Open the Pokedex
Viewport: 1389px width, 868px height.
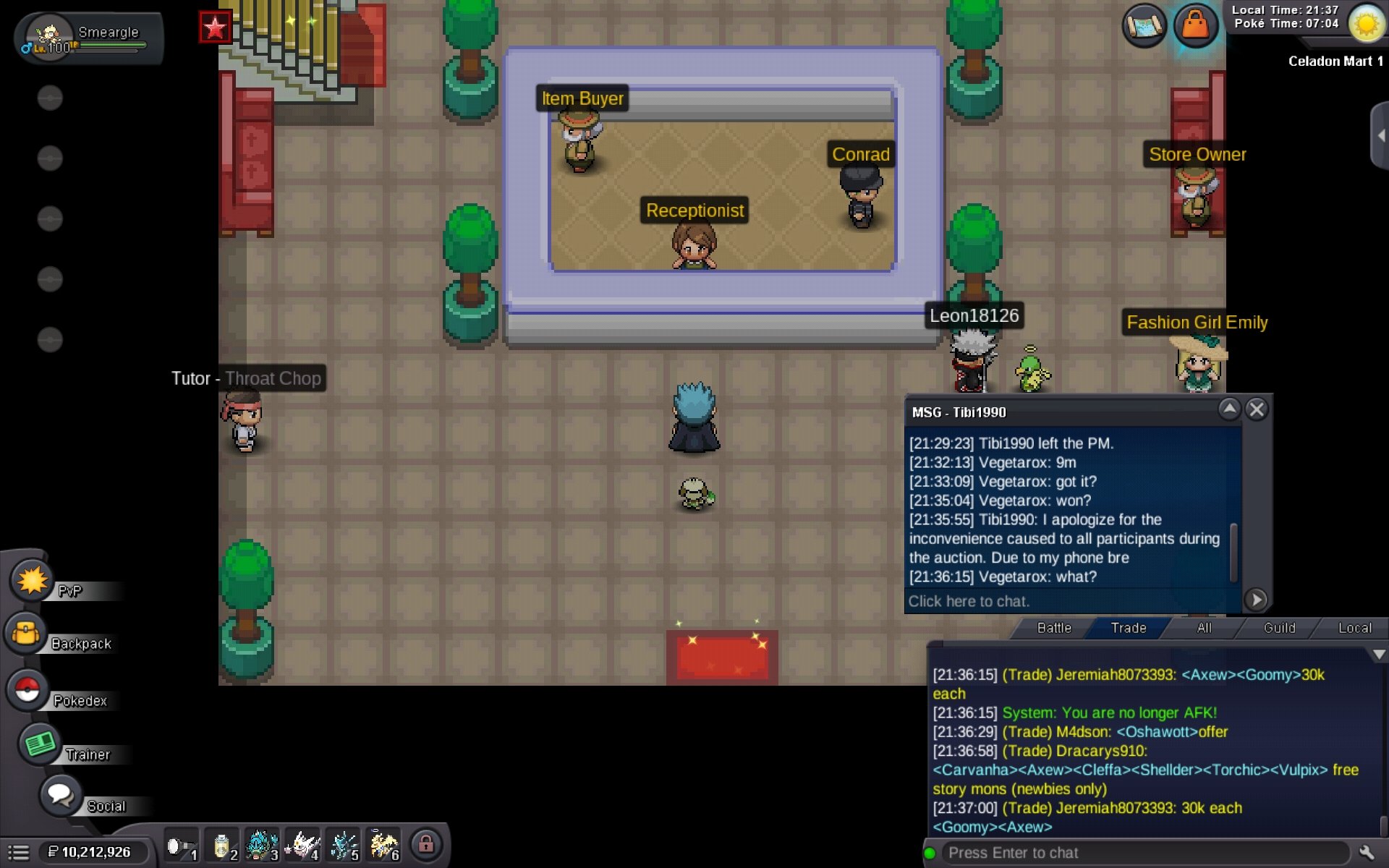click(27, 691)
